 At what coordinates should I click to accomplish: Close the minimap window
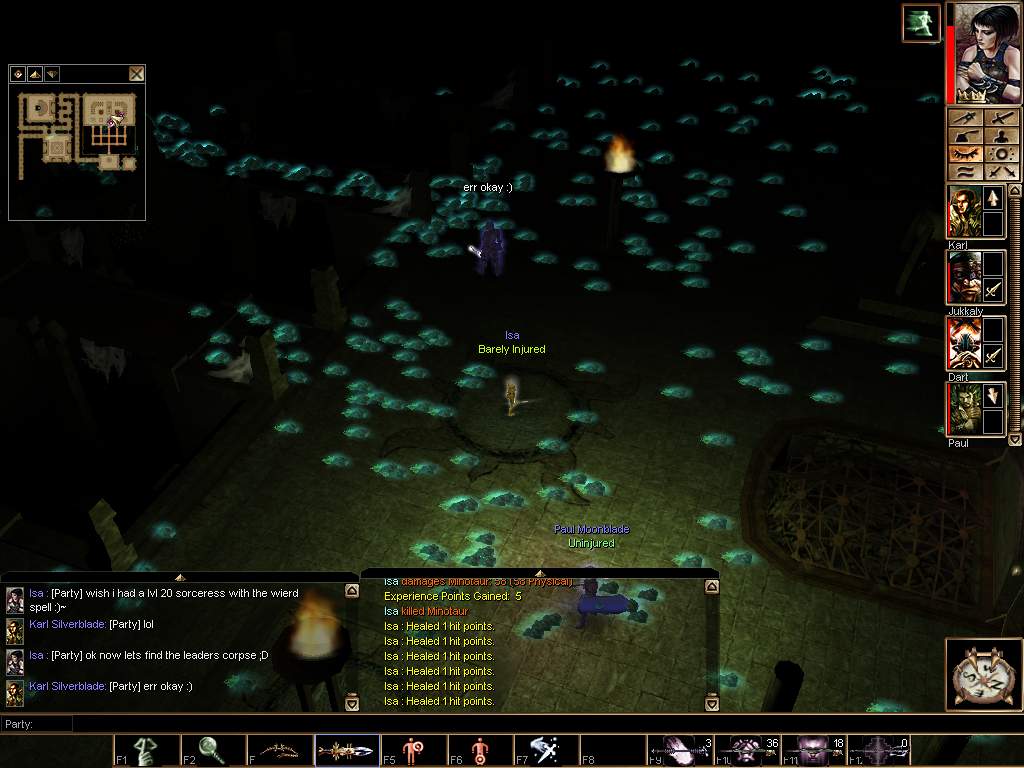pos(136,73)
